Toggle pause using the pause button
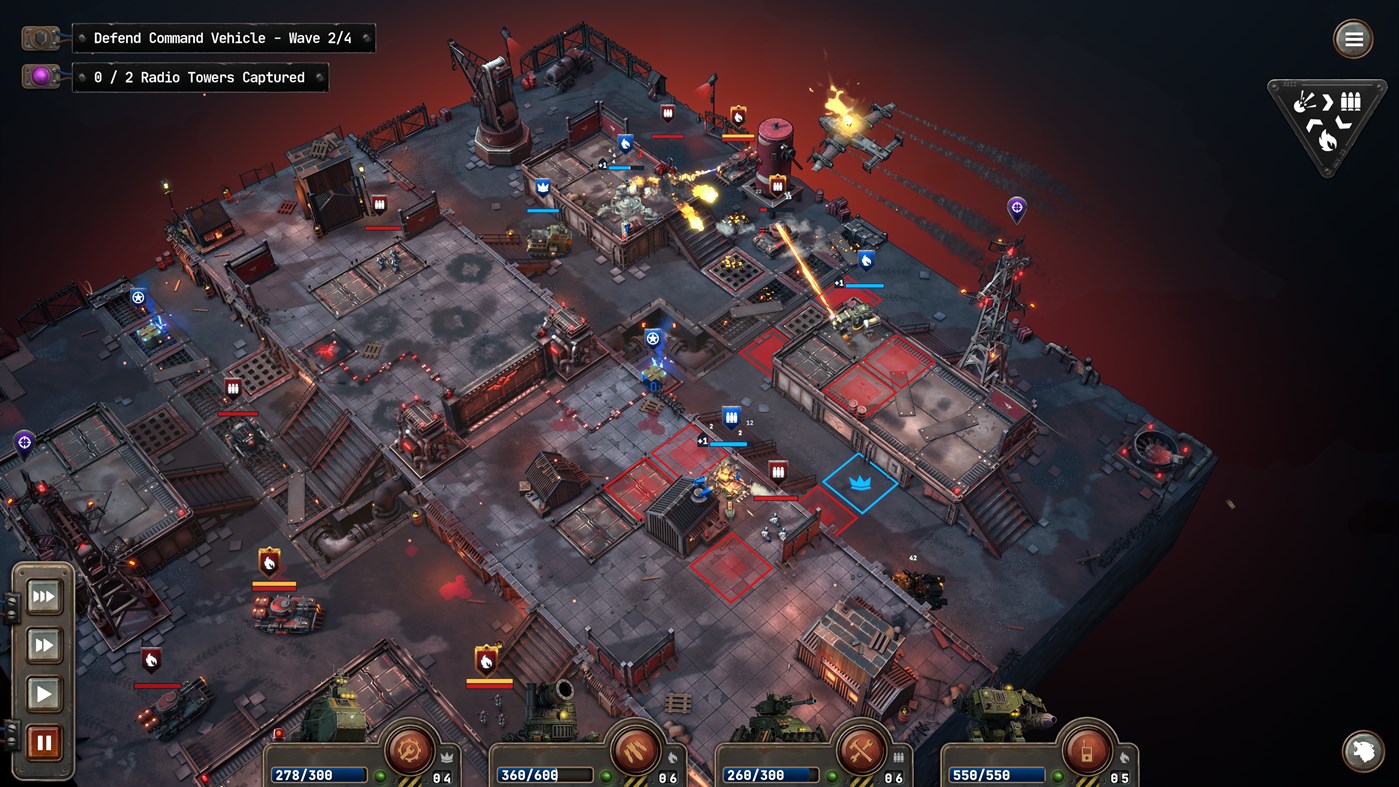The image size is (1399, 787). [42, 741]
